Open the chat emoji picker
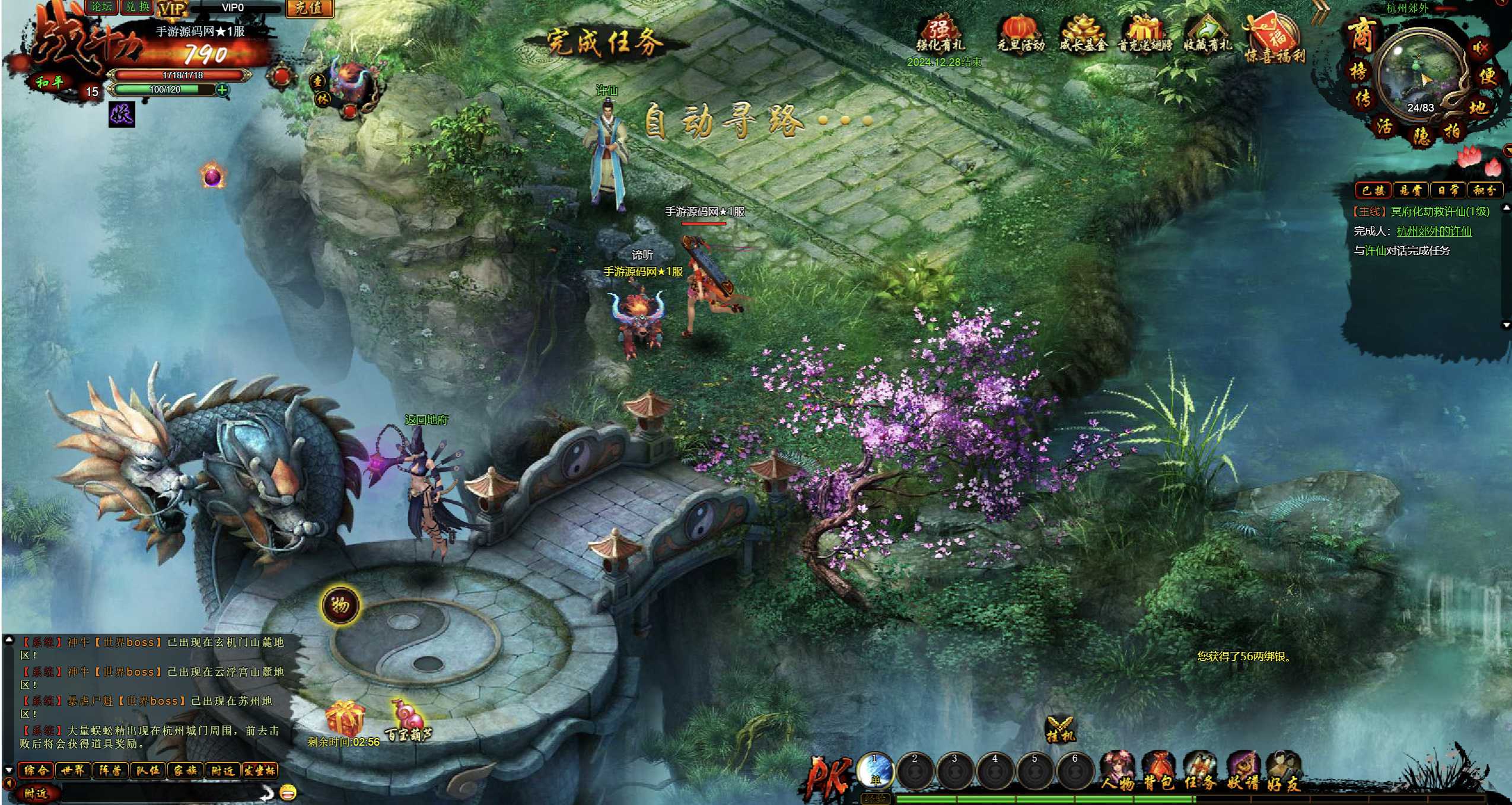Screen dimensions: 1512x805 click(x=288, y=791)
